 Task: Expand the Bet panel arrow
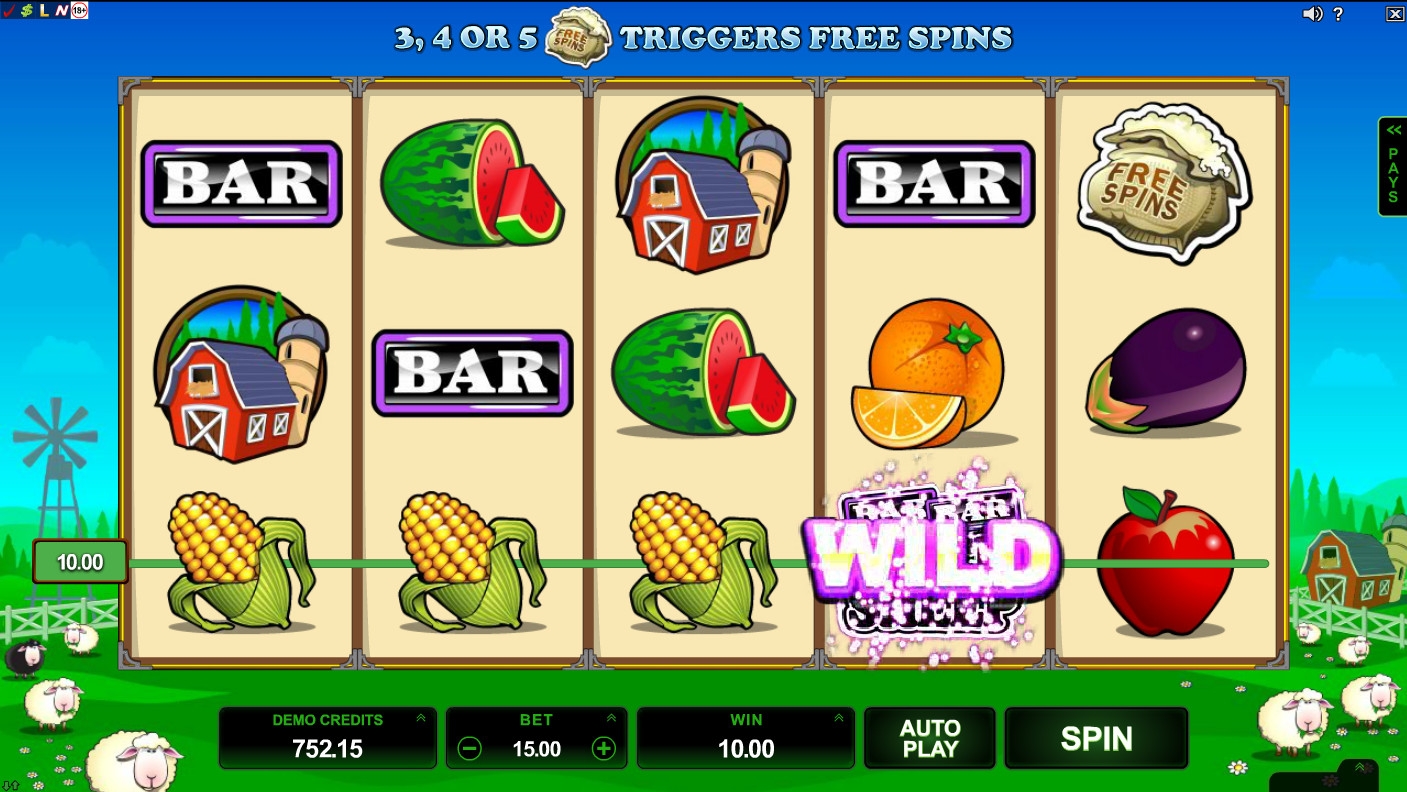pos(611,718)
